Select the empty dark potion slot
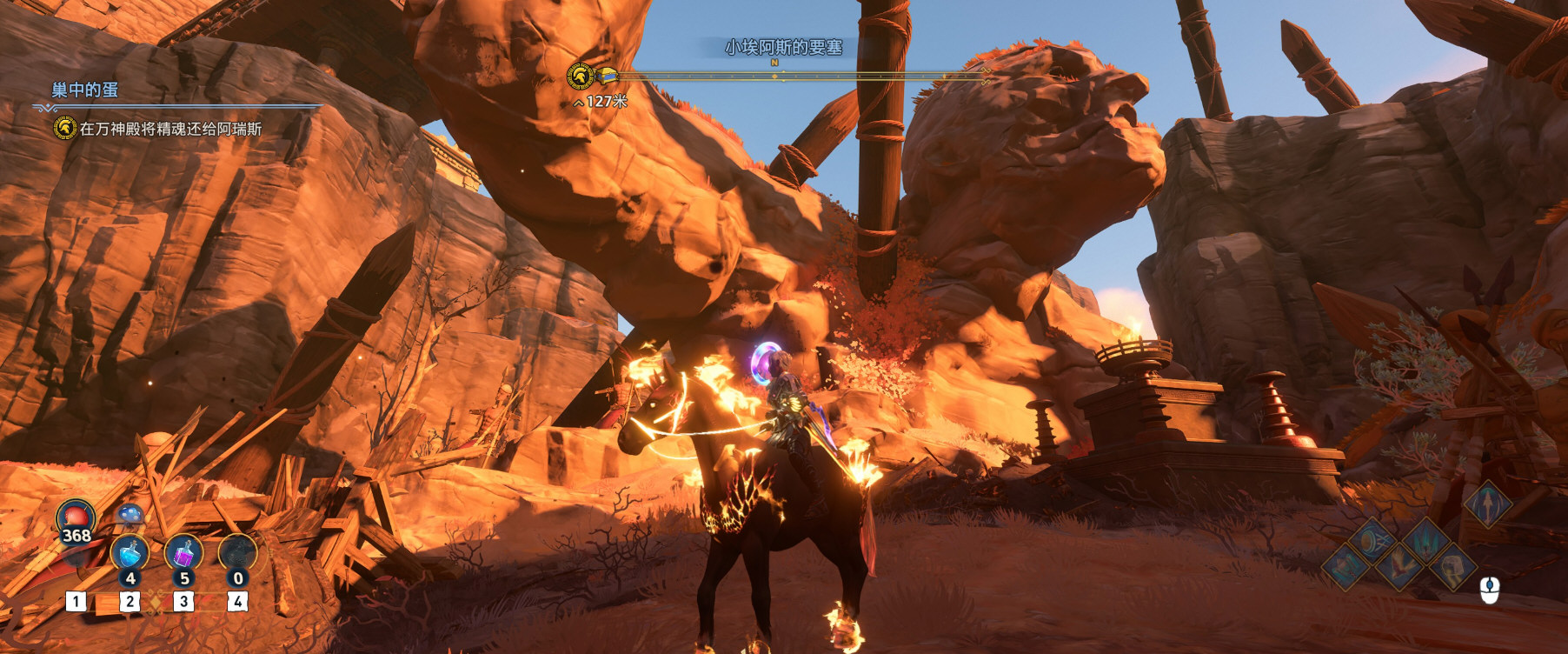 (x=237, y=555)
